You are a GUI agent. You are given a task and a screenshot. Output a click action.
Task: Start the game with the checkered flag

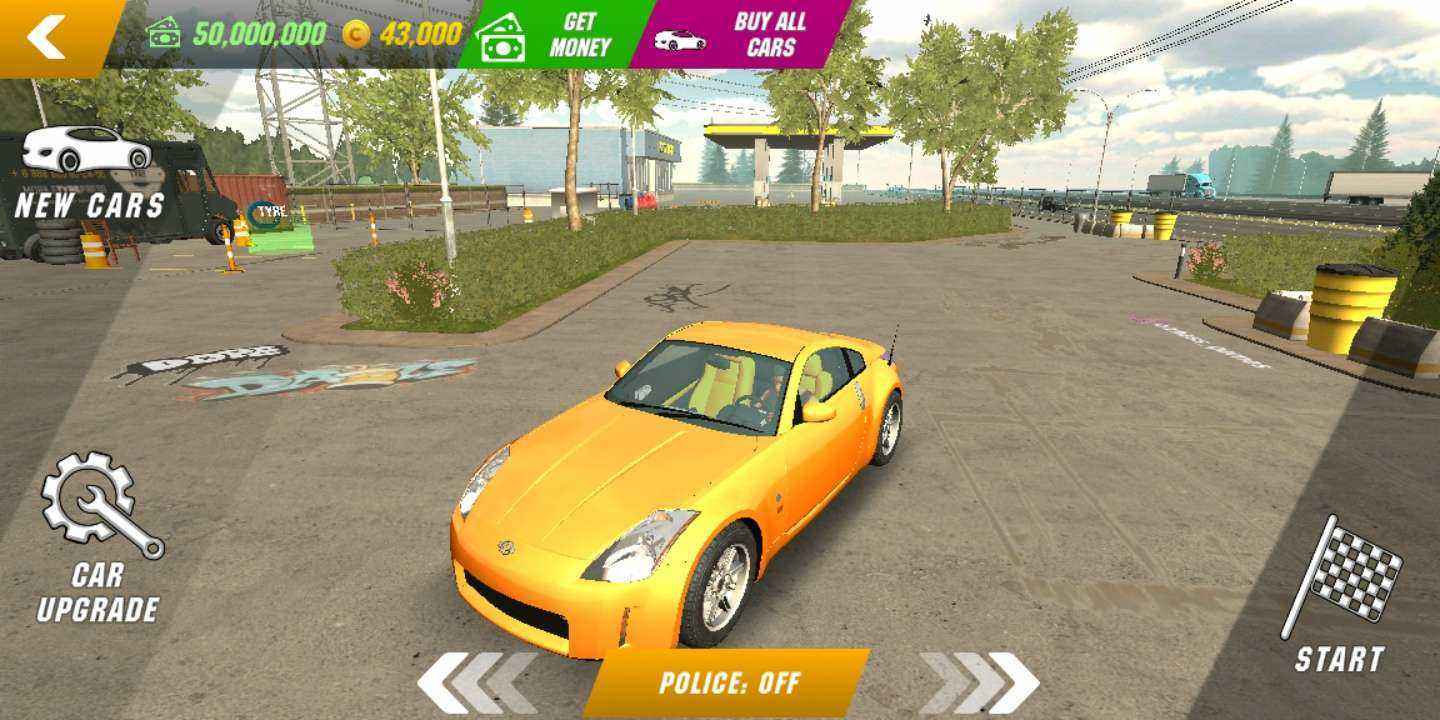click(x=1341, y=594)
